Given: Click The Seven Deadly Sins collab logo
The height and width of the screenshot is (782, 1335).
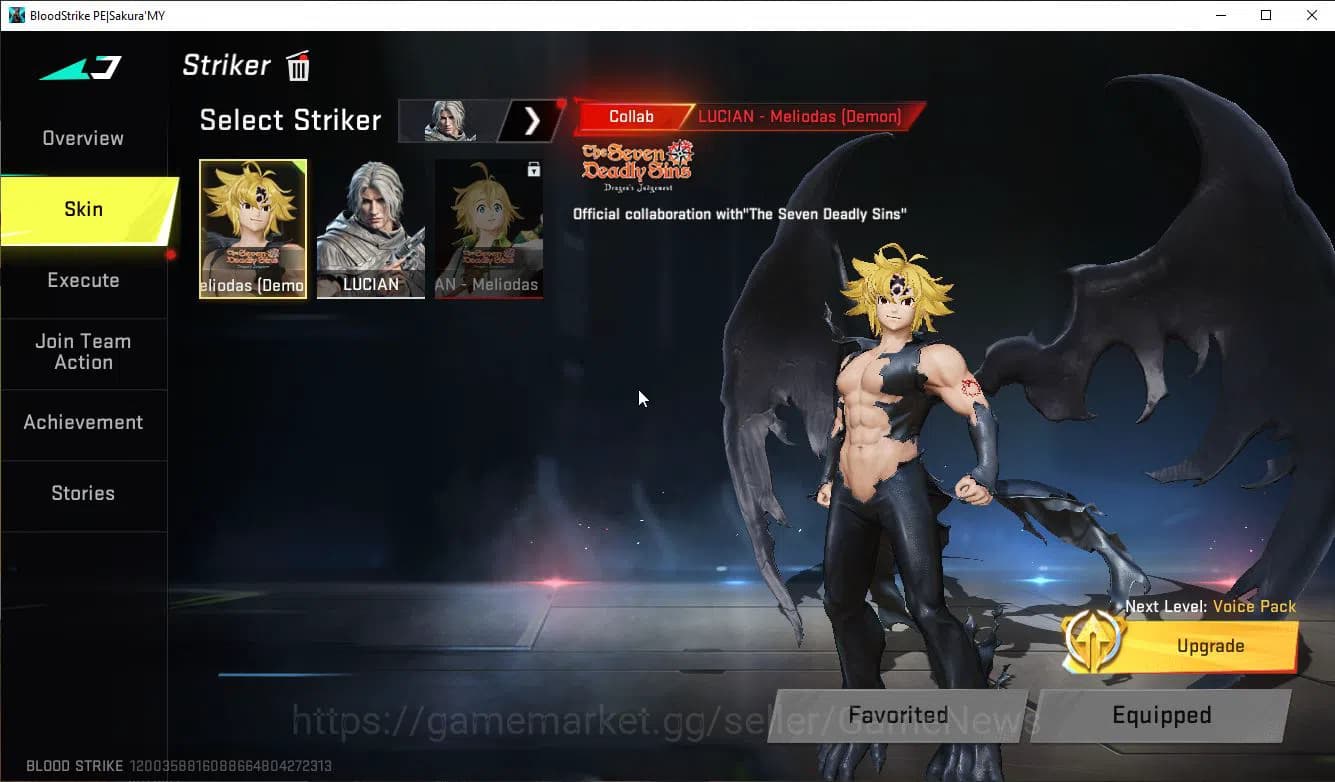Looking at the screenshot, I should [x=636, y=162].
